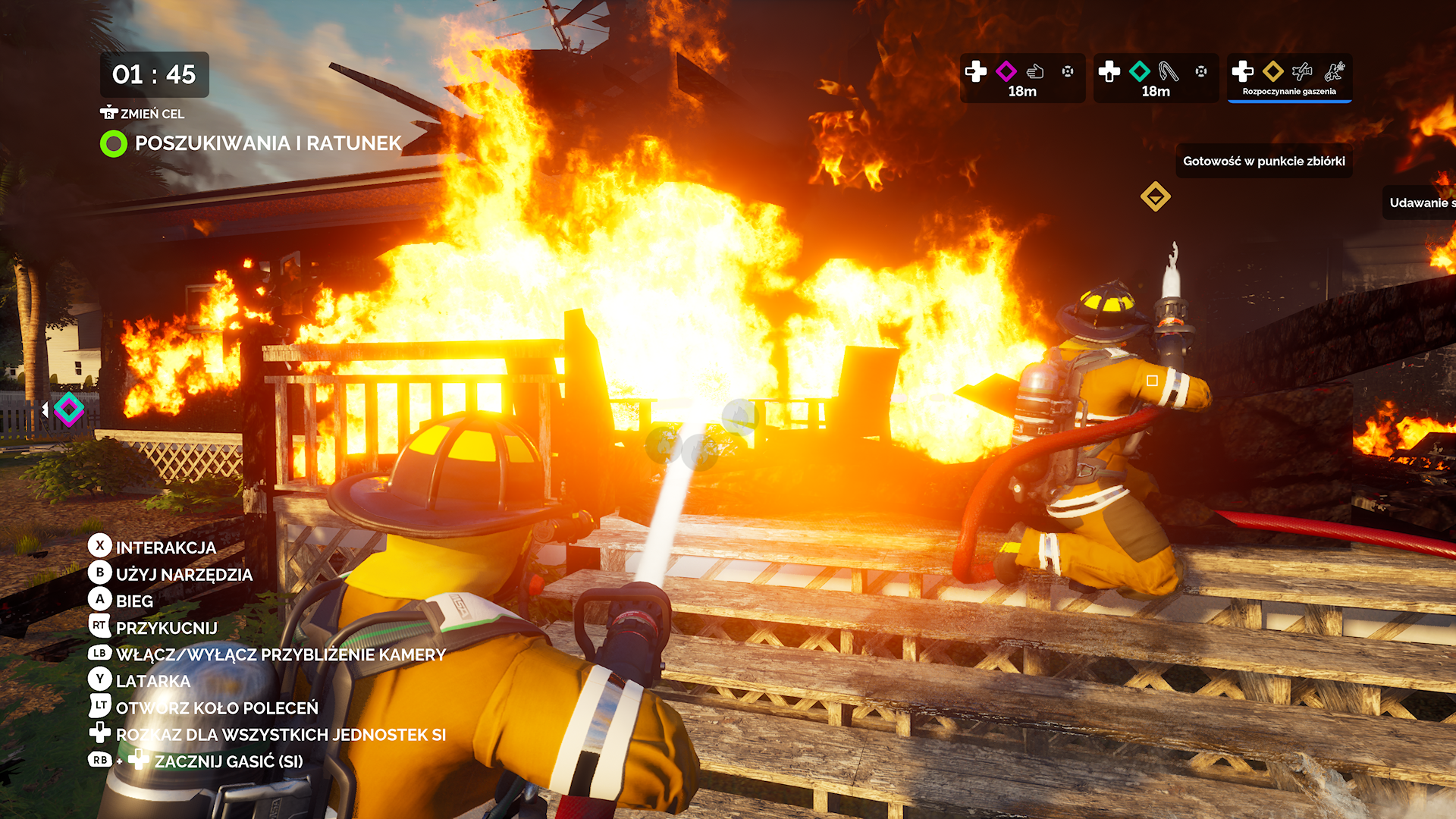Click the yellow diamond marker above the firefighter
The width and height of the screenshot is (1456, 819).
click(1155, 196)
